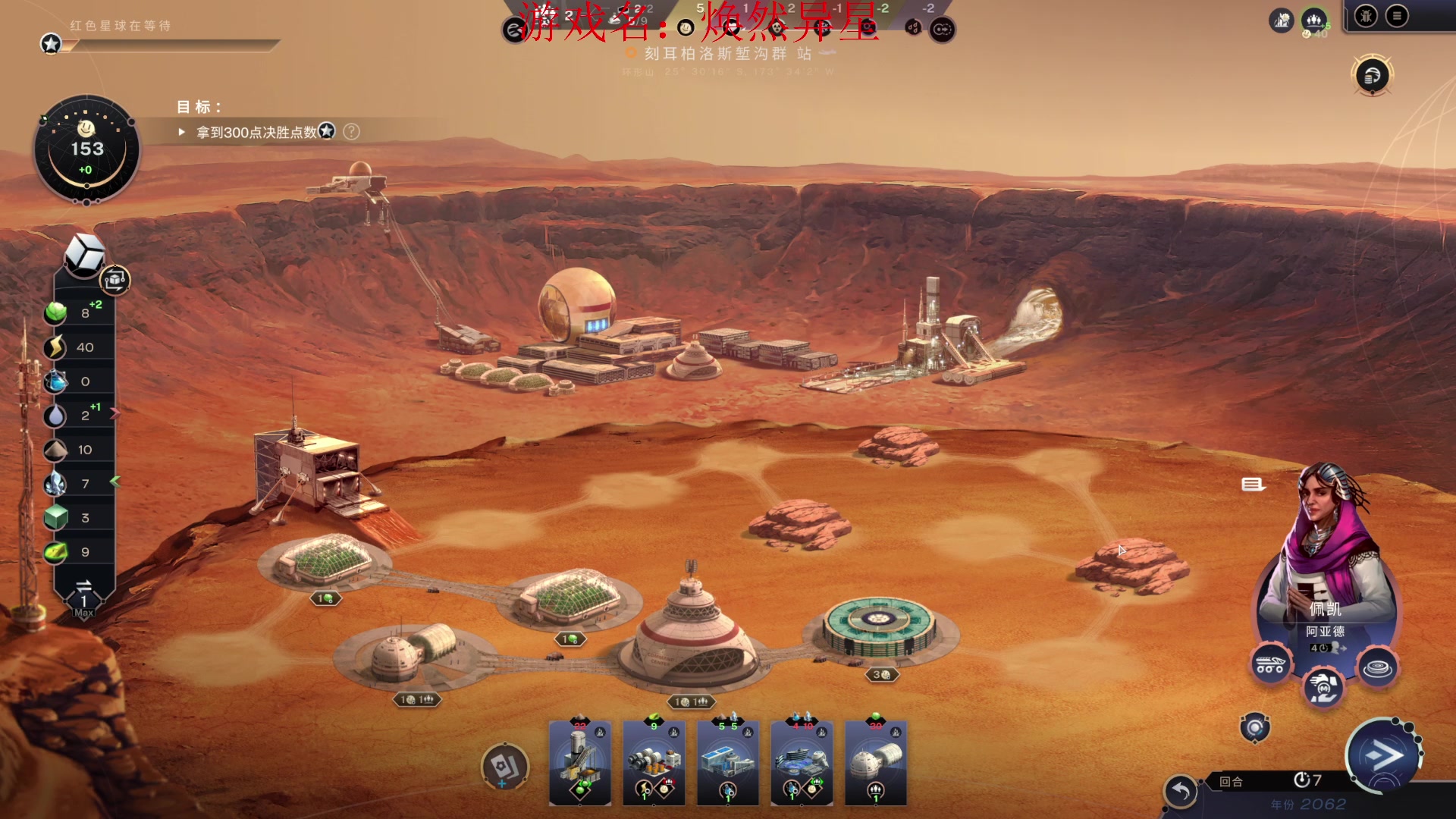Pick the solar-roof building card costing 5 and 5

(727, 762)
